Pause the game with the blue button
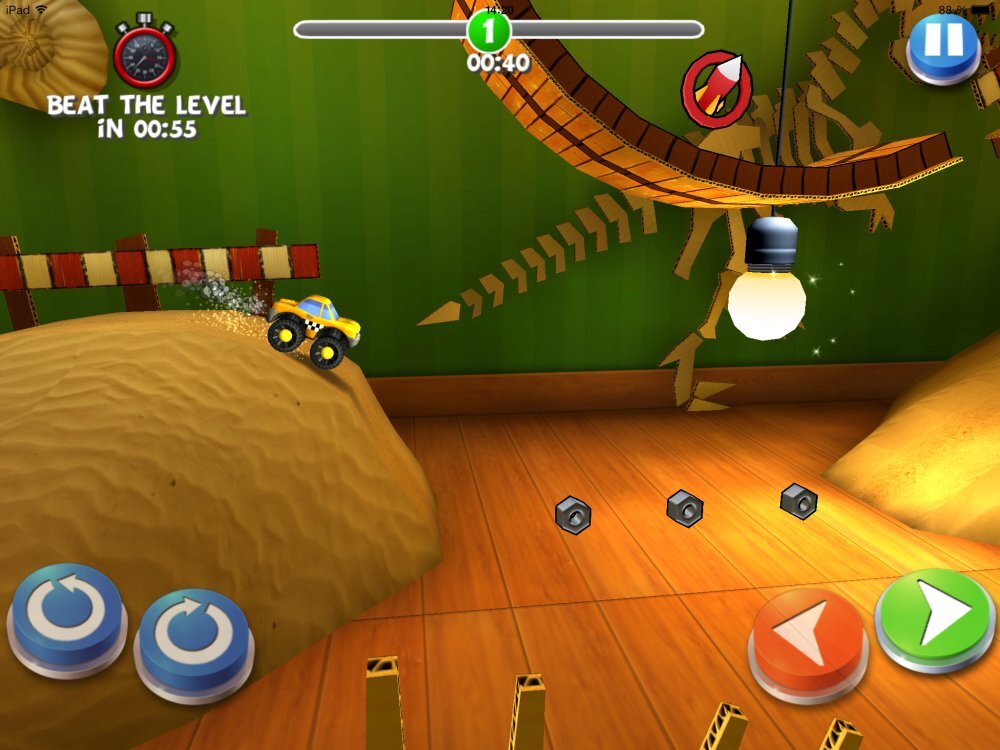The width and height of the screenshot is (1000, 750). [x=942, y=44]
